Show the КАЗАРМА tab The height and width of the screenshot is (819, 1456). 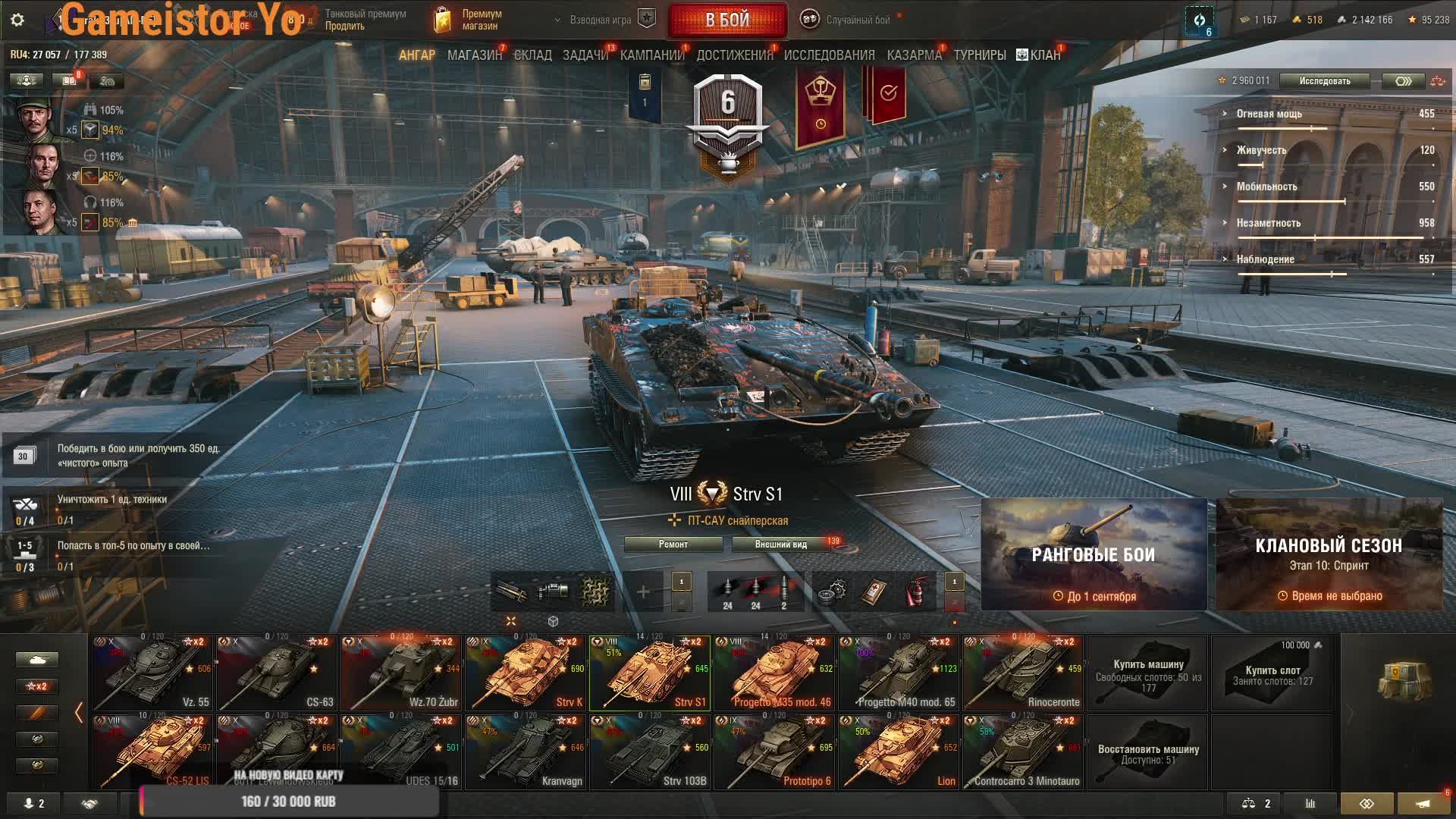[x=914, y=55]
